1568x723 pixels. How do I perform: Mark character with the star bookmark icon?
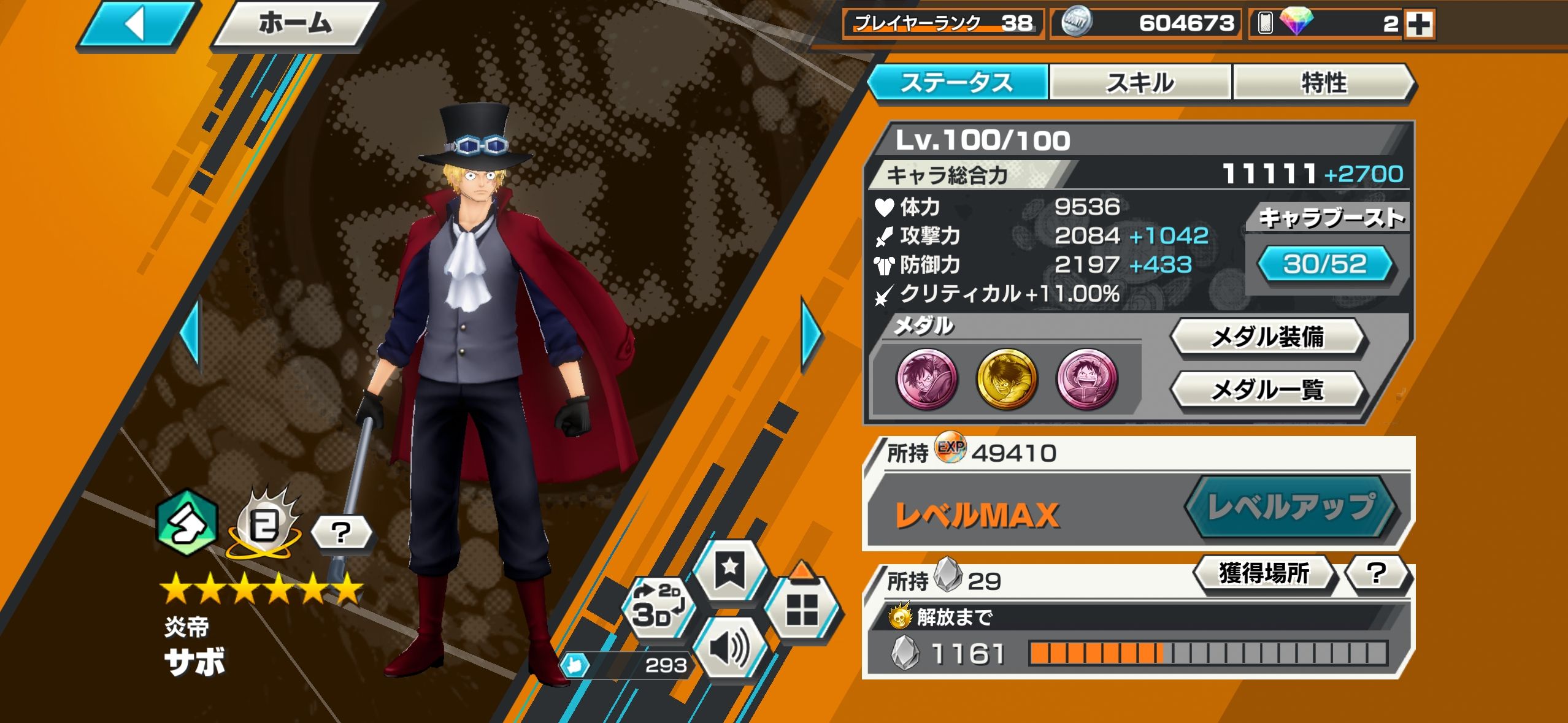tap(729, 570)
